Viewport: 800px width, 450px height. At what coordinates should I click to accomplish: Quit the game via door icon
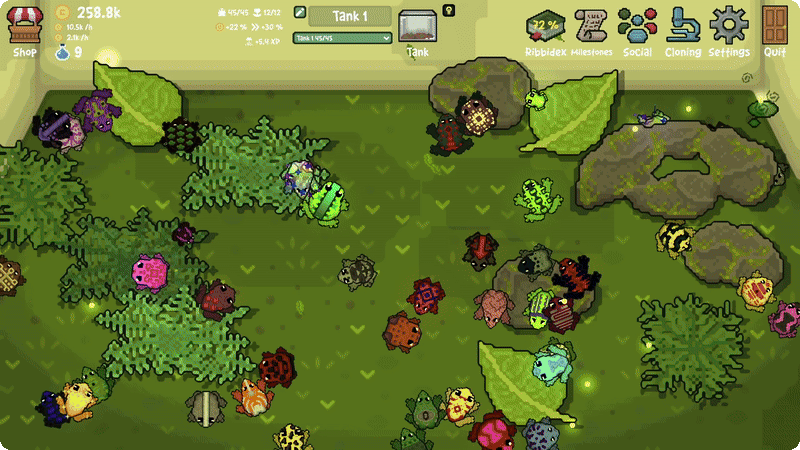[x=774, y=28]
